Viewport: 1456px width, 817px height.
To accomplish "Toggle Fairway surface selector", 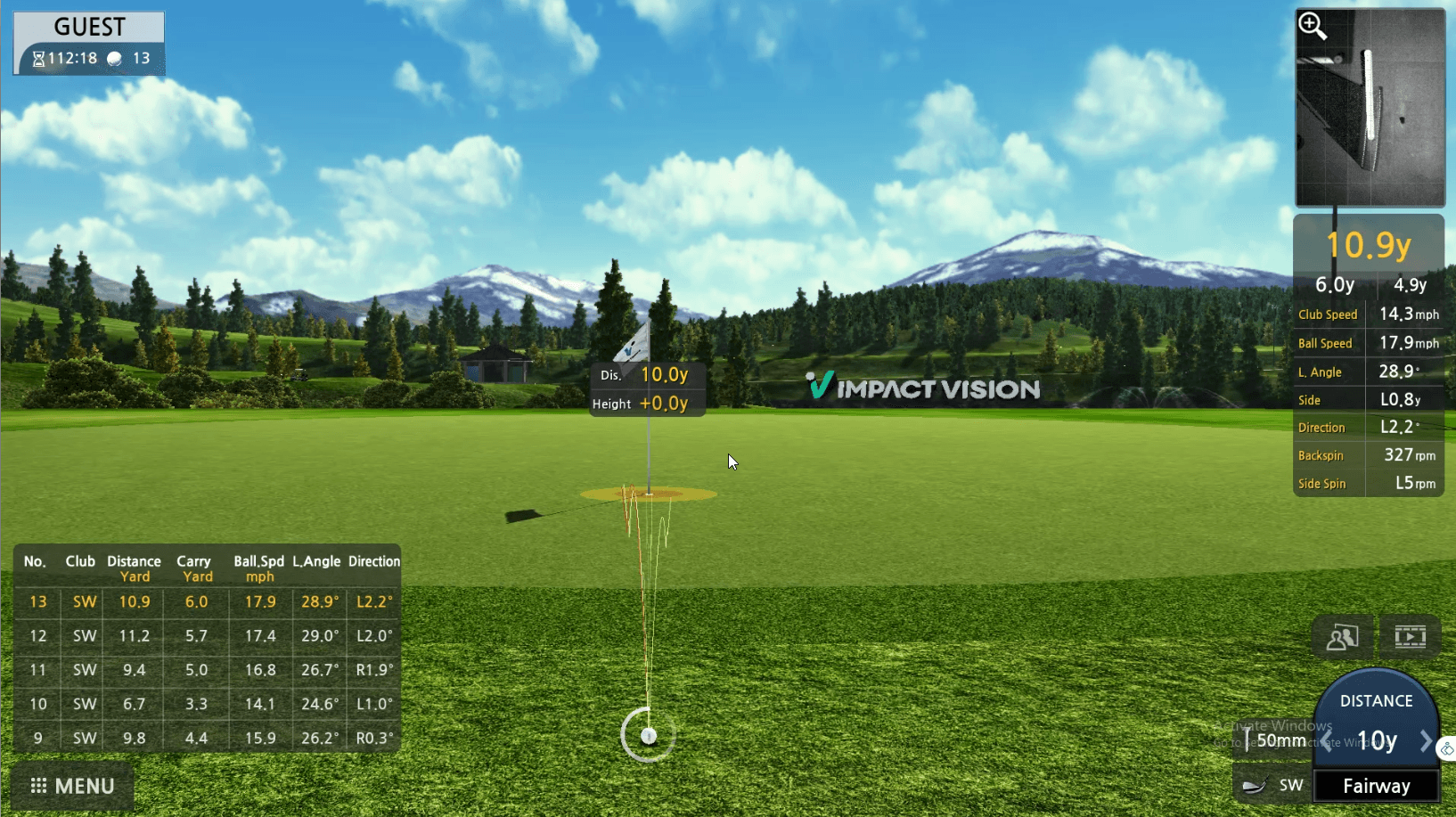I will 1375,786.
